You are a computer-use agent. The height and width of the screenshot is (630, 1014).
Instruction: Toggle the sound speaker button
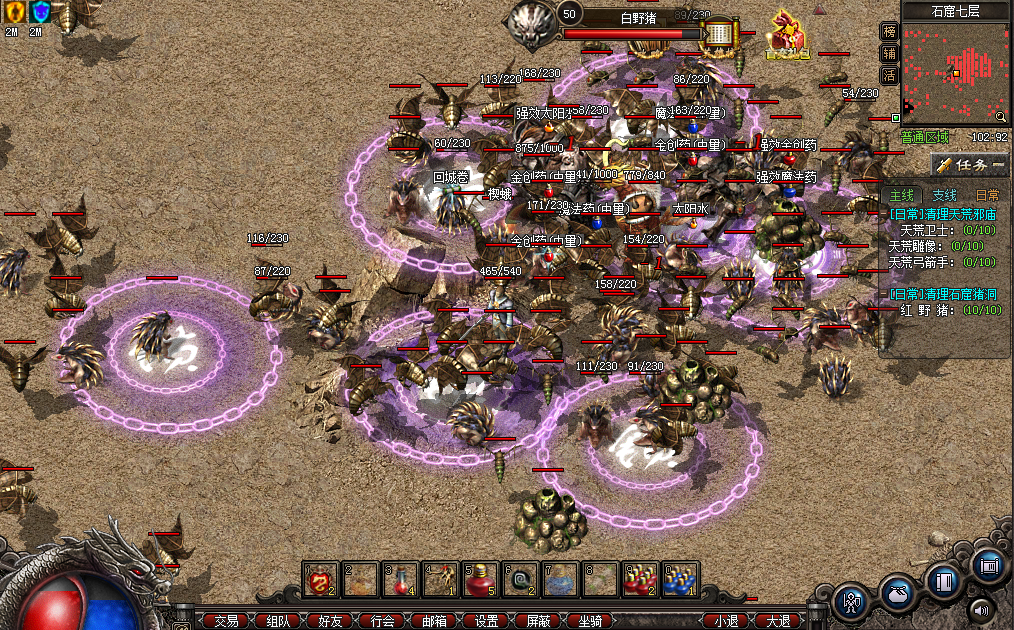[x=981, y=608]
